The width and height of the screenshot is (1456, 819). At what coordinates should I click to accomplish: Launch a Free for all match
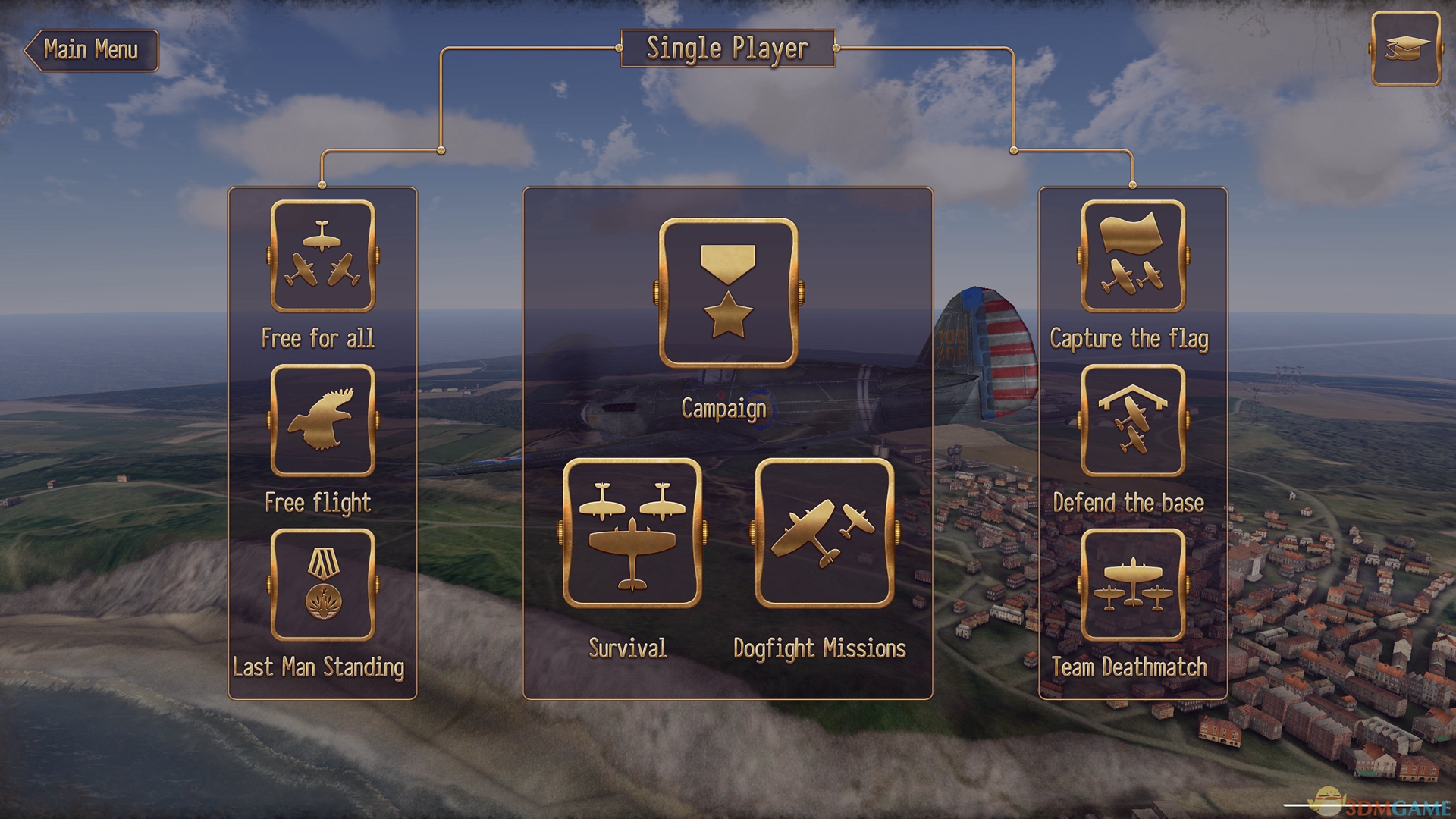[322, 256]
